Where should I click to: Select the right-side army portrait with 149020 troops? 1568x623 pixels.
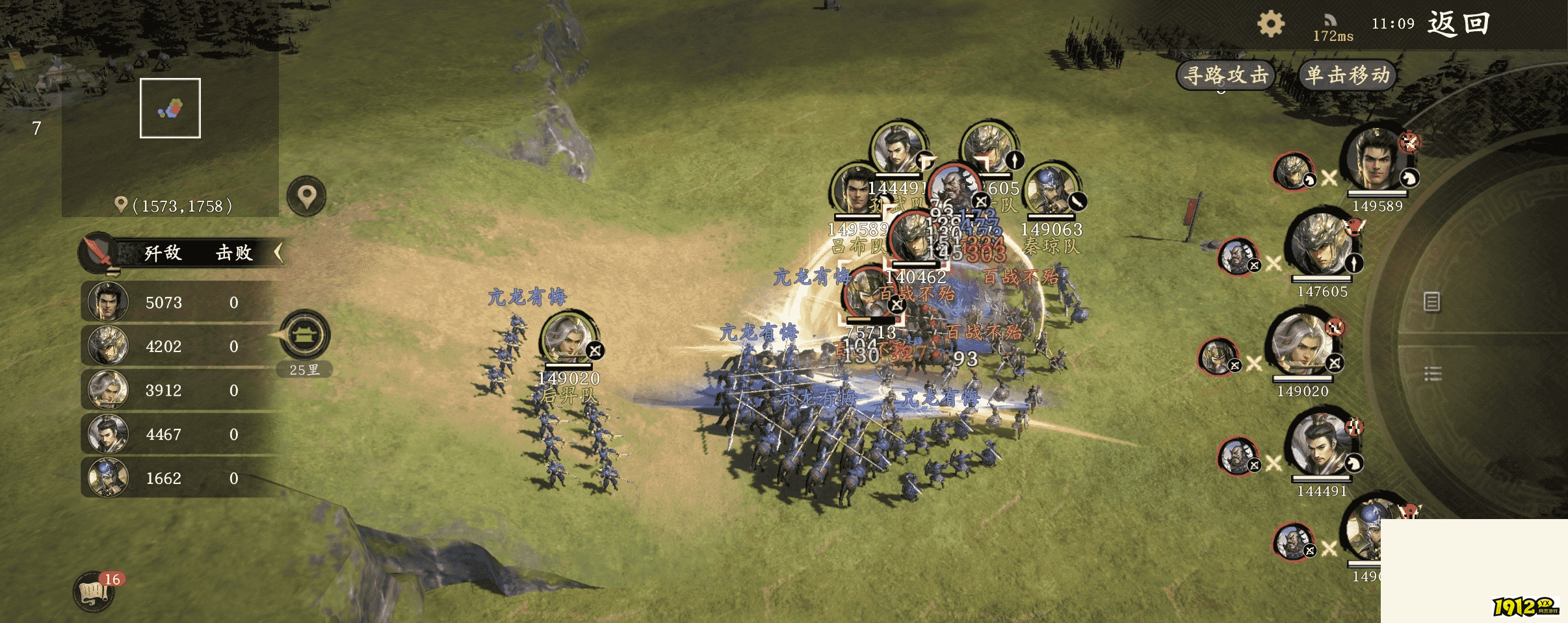click(1302, 344)
